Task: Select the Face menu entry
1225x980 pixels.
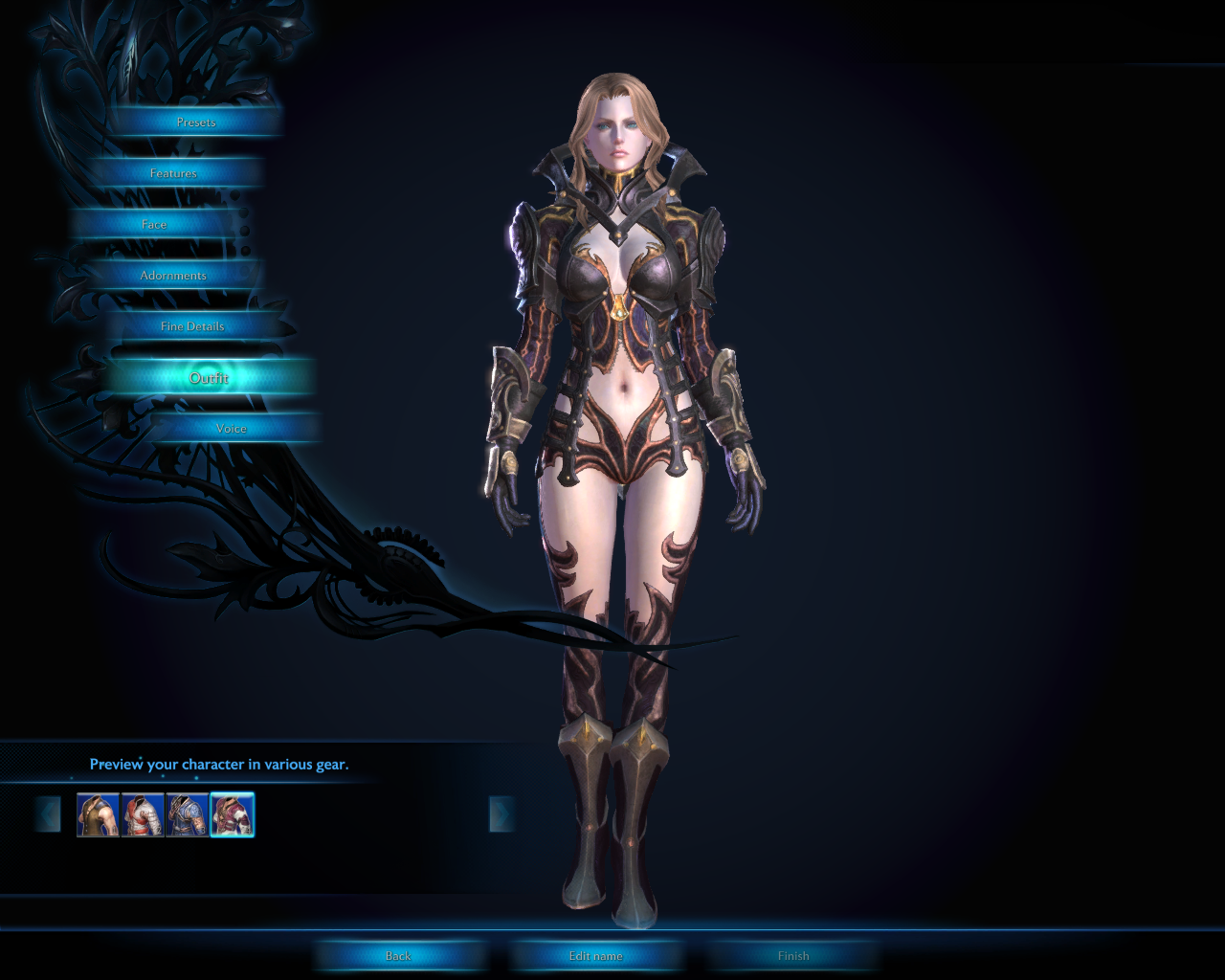Action: point(154,225)
